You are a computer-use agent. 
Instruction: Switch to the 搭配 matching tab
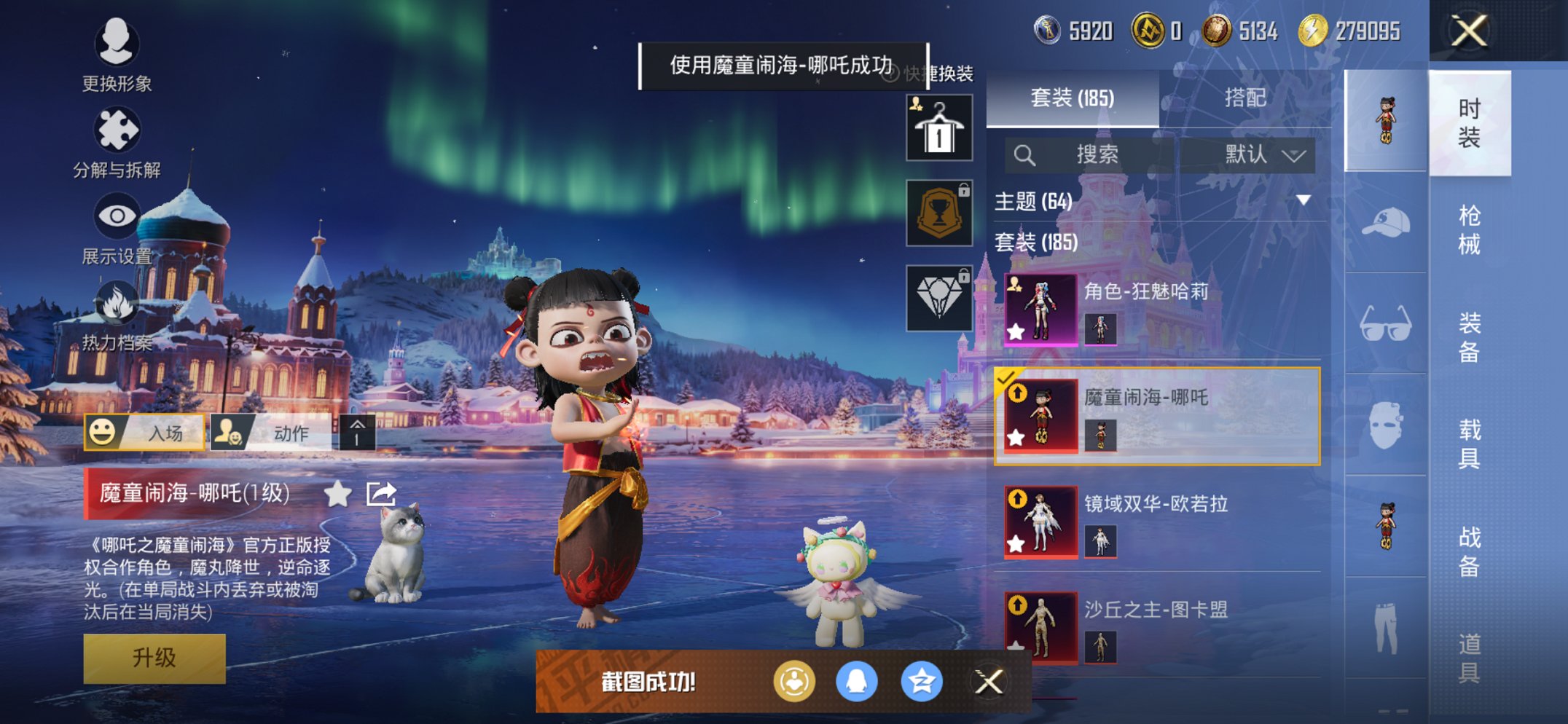pos(1244,98)
